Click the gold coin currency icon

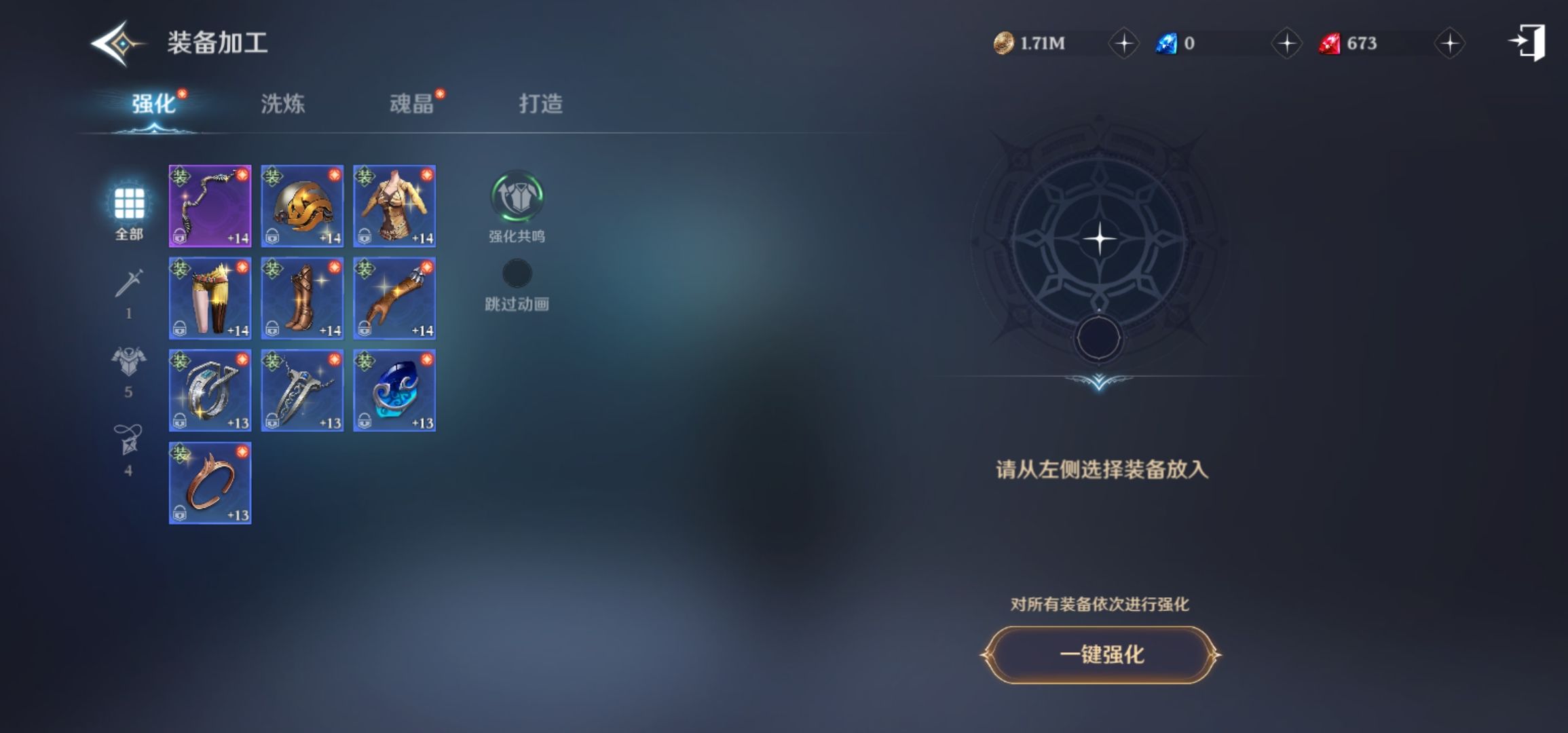tap(1005, 42)
